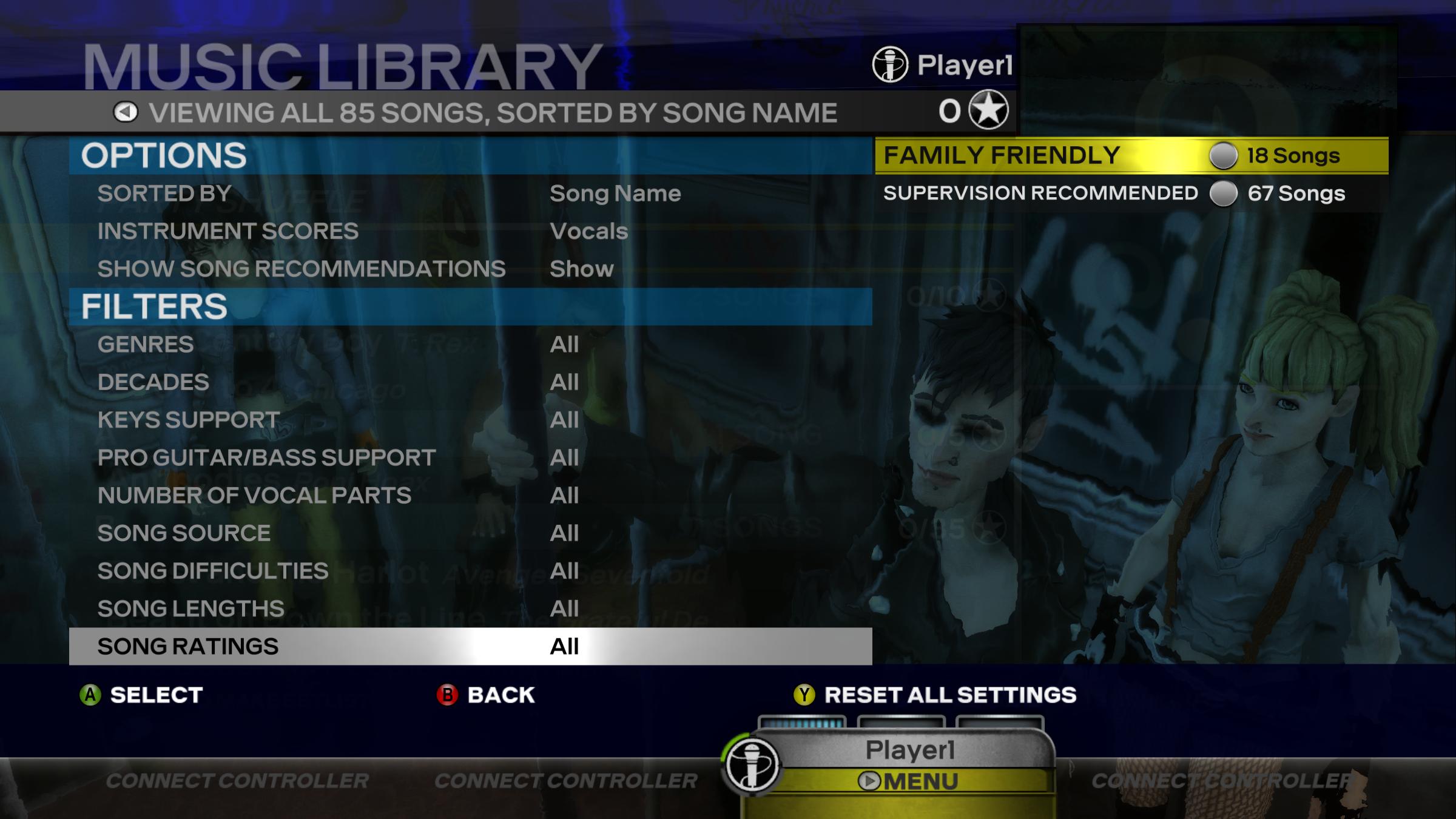Select the Song Lengths filter
The image size is (1456, 819).
pos(470,608)
